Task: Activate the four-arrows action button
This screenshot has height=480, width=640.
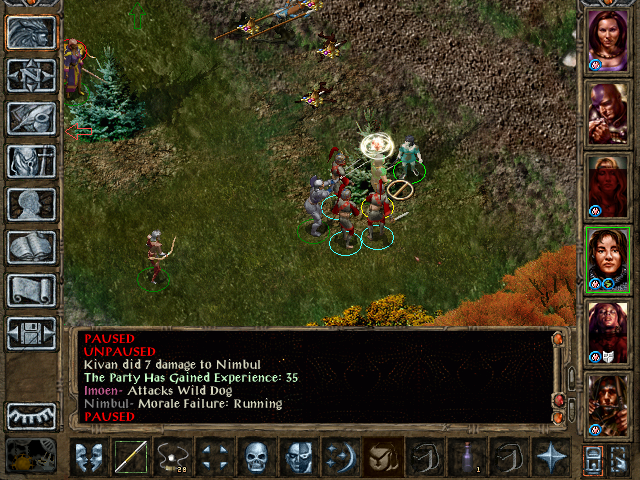Action: (215, 457)
